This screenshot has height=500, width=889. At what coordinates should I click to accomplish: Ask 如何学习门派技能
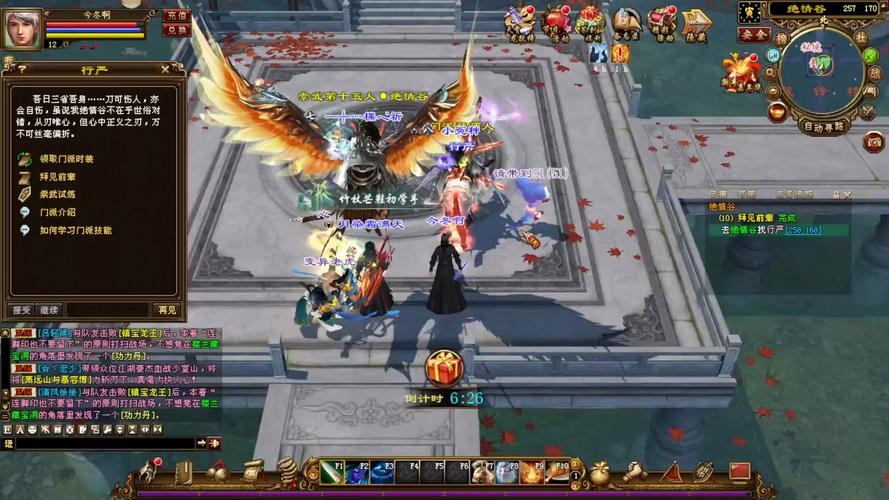(75, 230)
